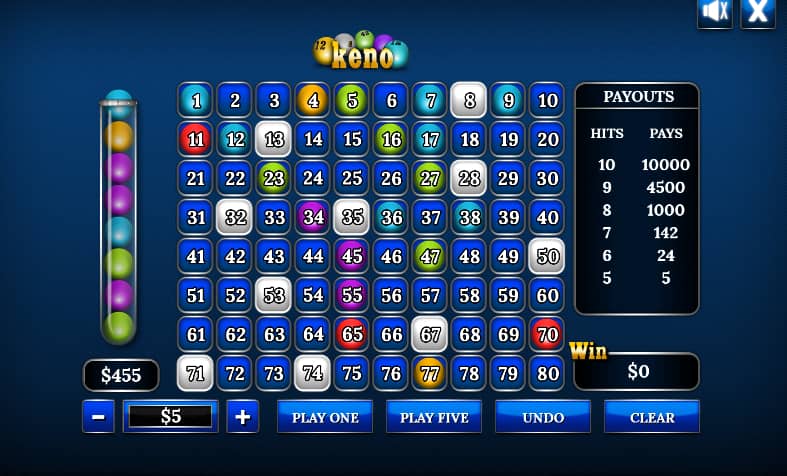Select the red number 11 tile
Viewport: 787px width, 476px height.
tap(196, 139)
